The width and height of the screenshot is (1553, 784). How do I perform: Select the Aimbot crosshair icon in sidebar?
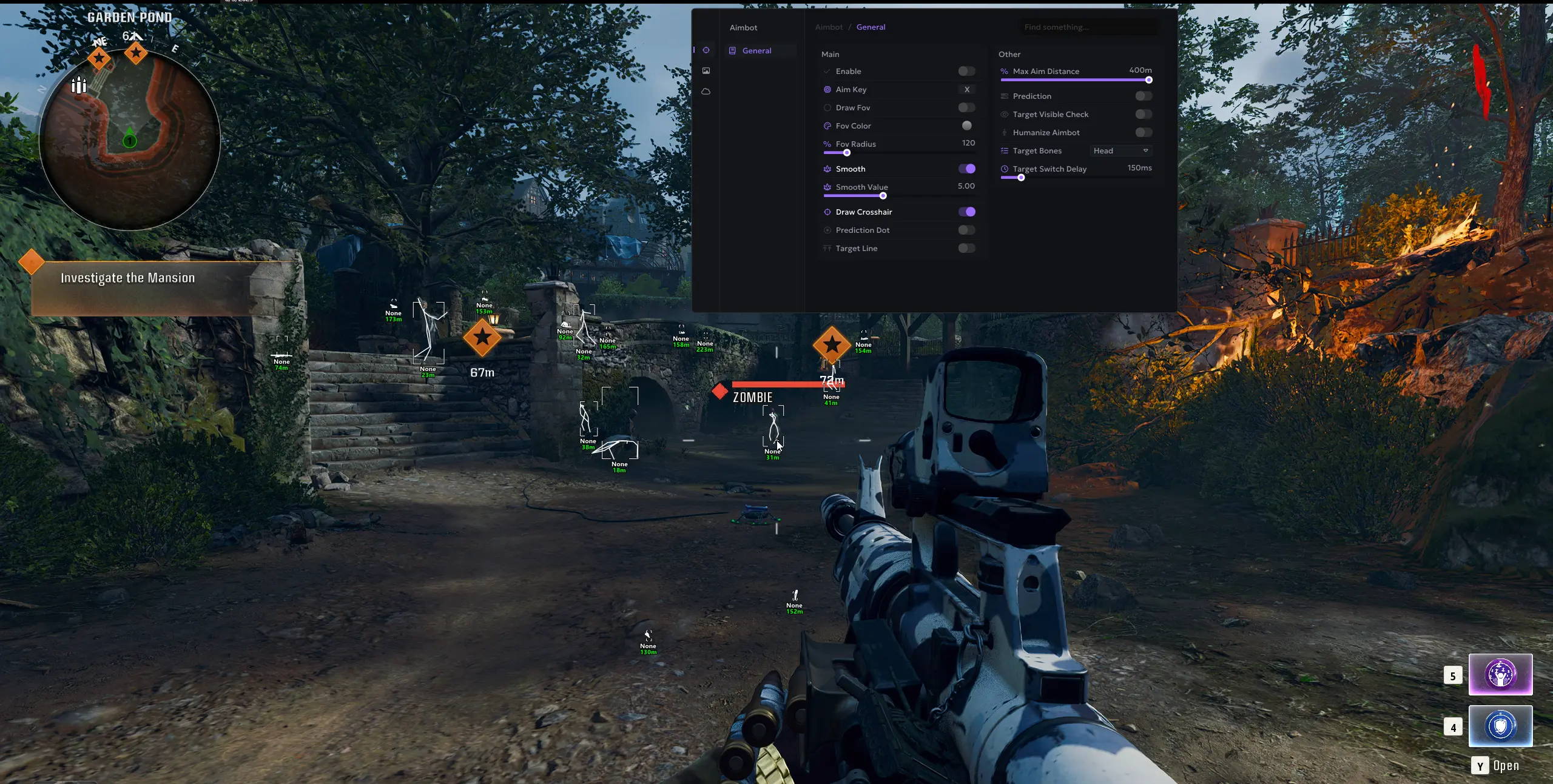(x=706, y=50)
